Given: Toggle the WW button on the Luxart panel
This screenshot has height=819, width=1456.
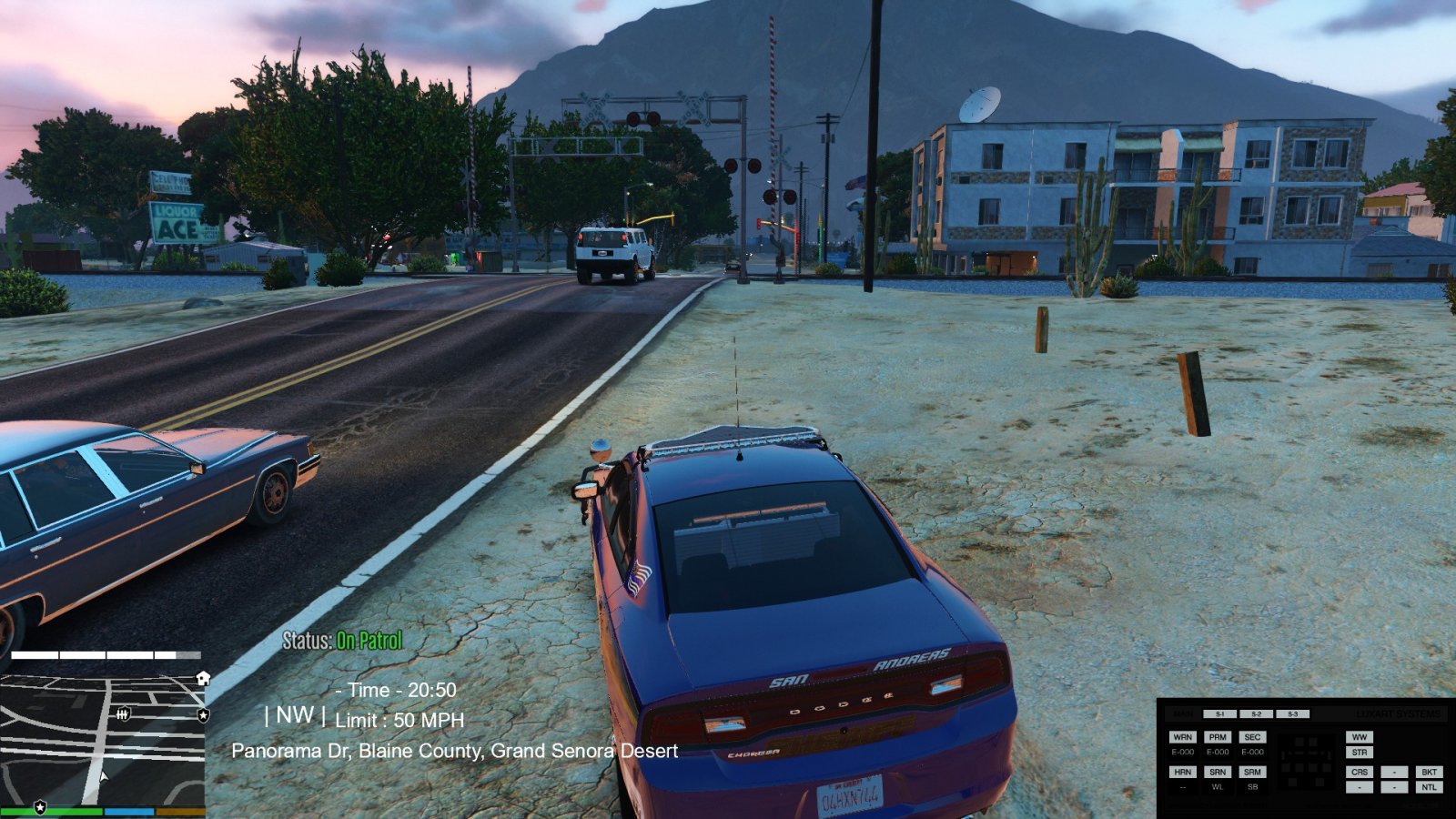Looking at the screenshot, I should coord(1360,737).
